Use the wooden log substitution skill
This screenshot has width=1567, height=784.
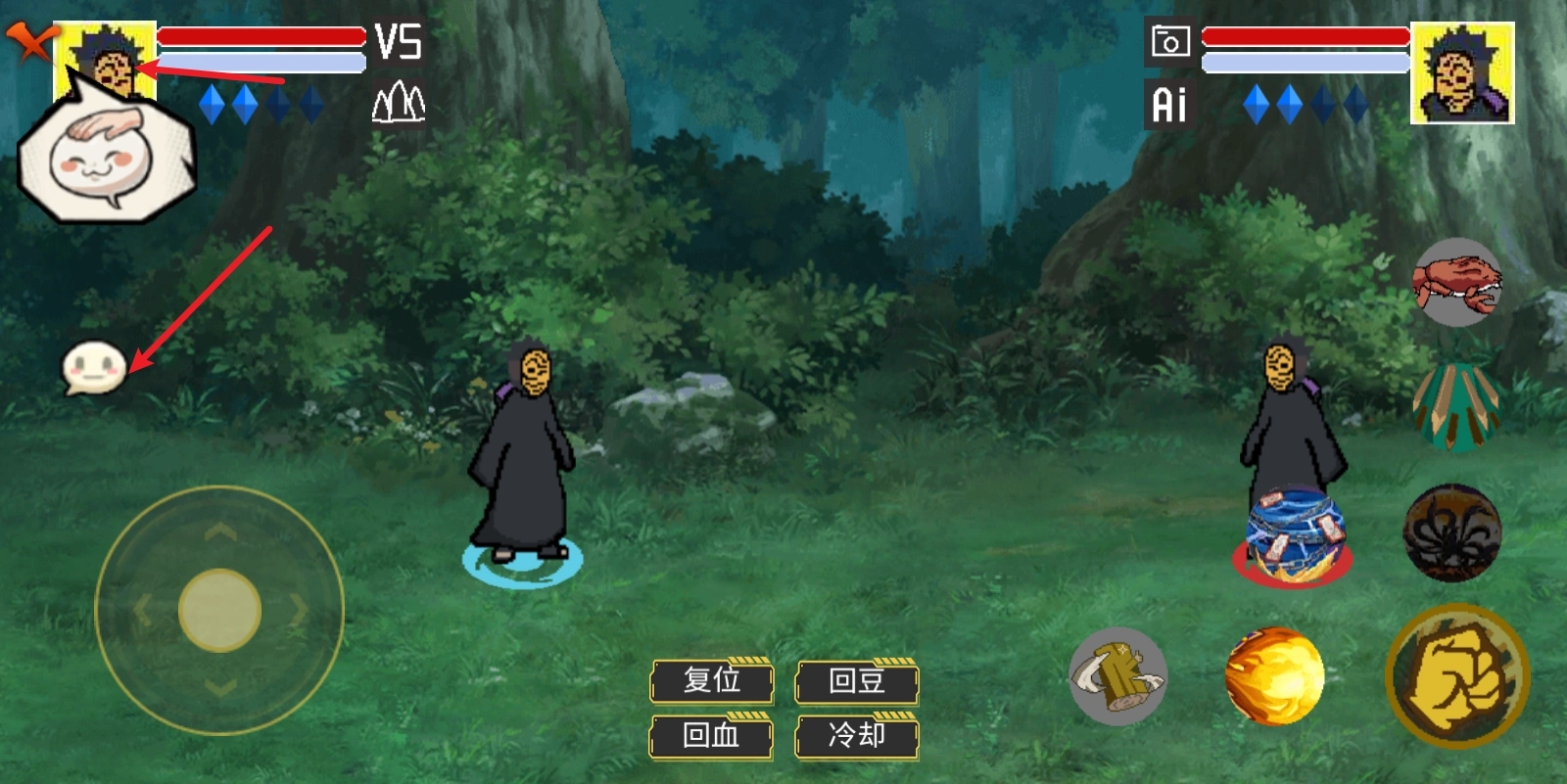[x=1117, y=675]
